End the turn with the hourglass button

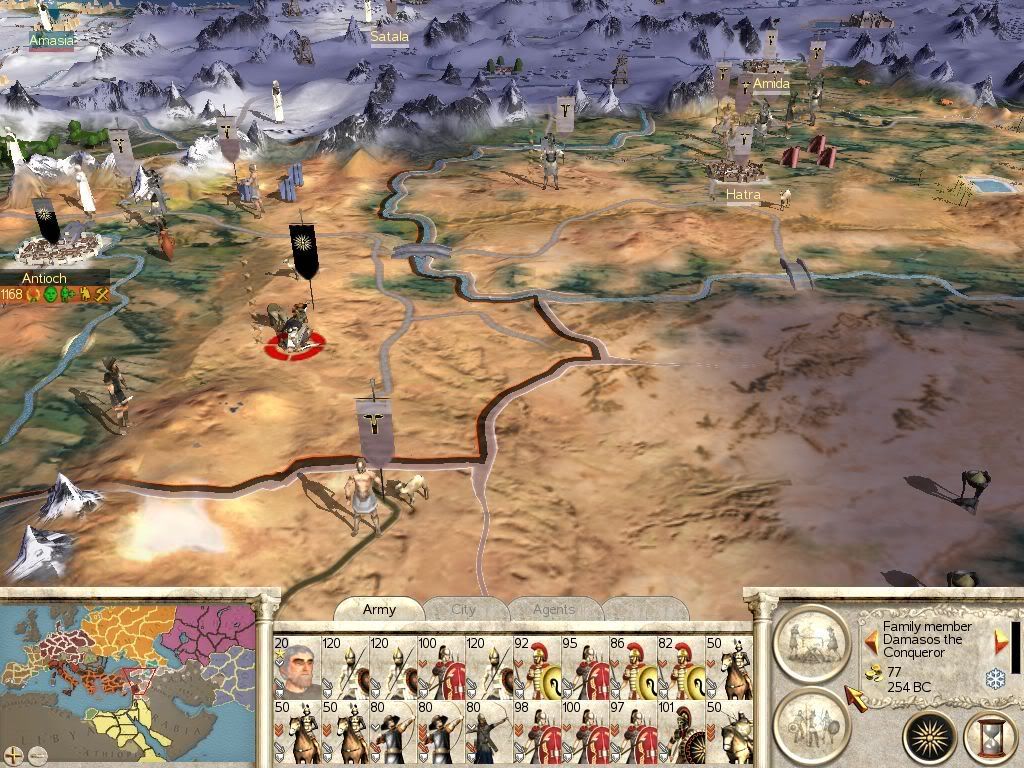tap(988, 738)
